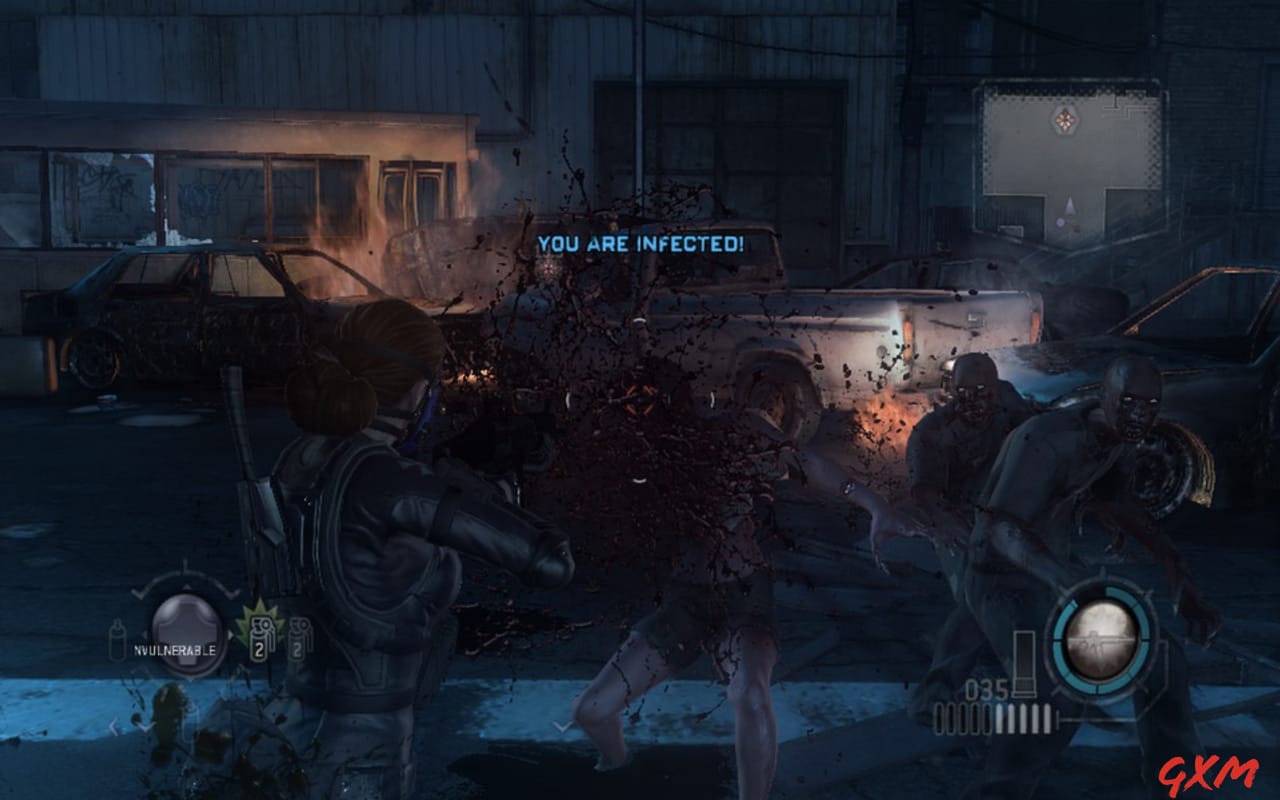
Task: Click the YOU ARE INFECTED notification
Action: click(x=640, y=243)
